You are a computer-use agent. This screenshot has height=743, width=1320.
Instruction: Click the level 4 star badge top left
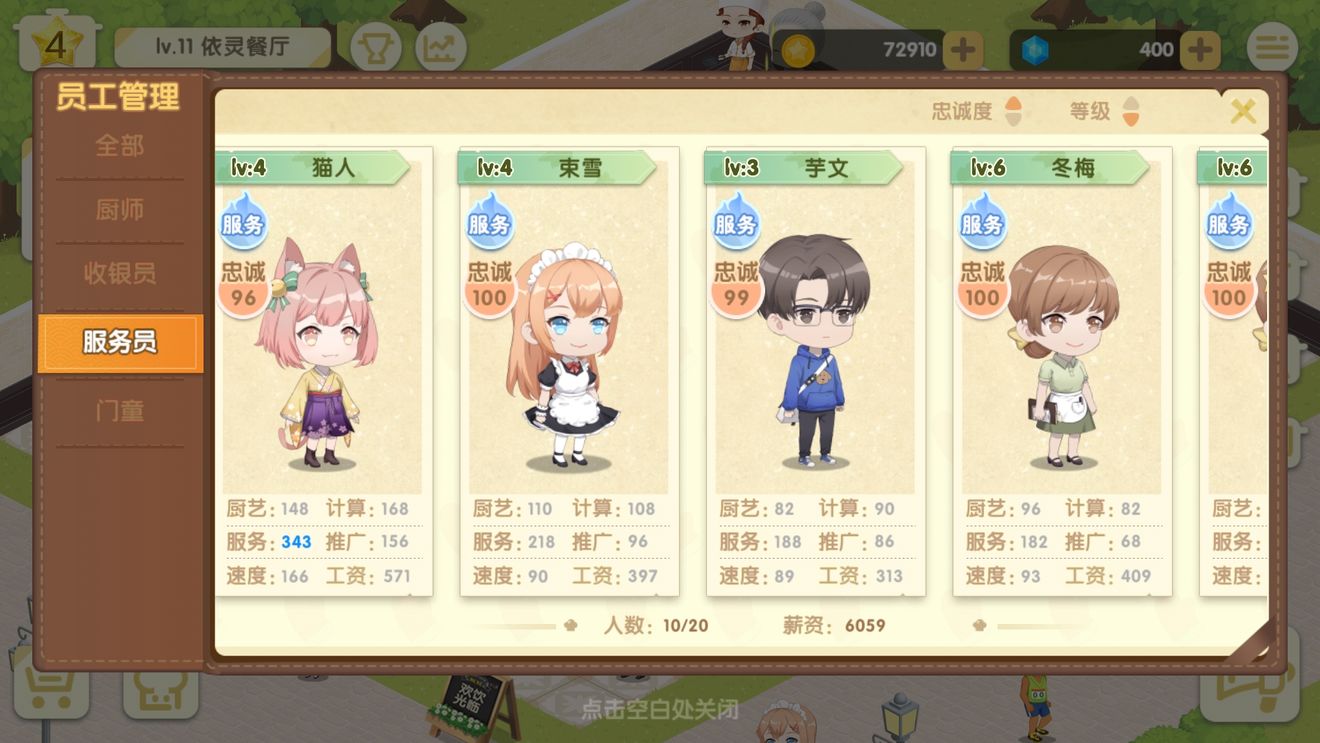(x=57, y=40)
